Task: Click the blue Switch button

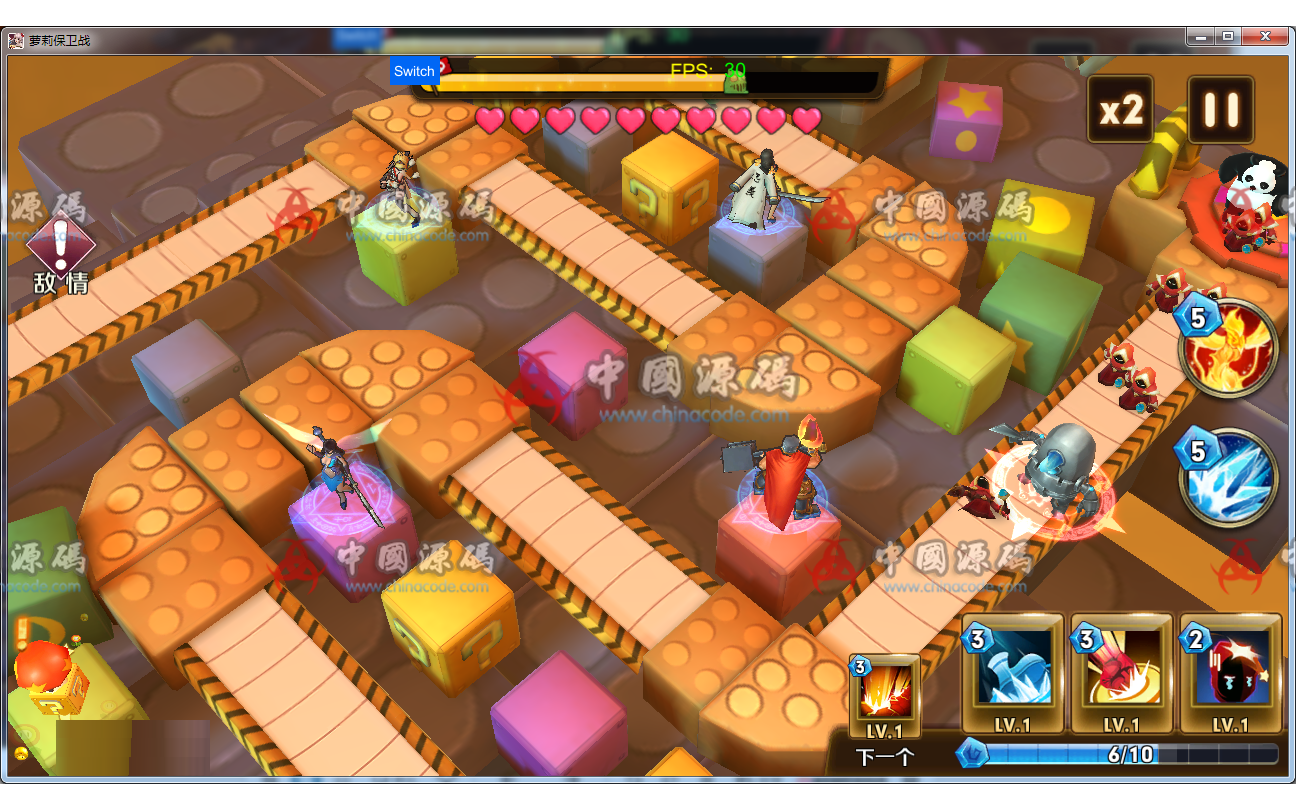Action: (x=414, y=71)
